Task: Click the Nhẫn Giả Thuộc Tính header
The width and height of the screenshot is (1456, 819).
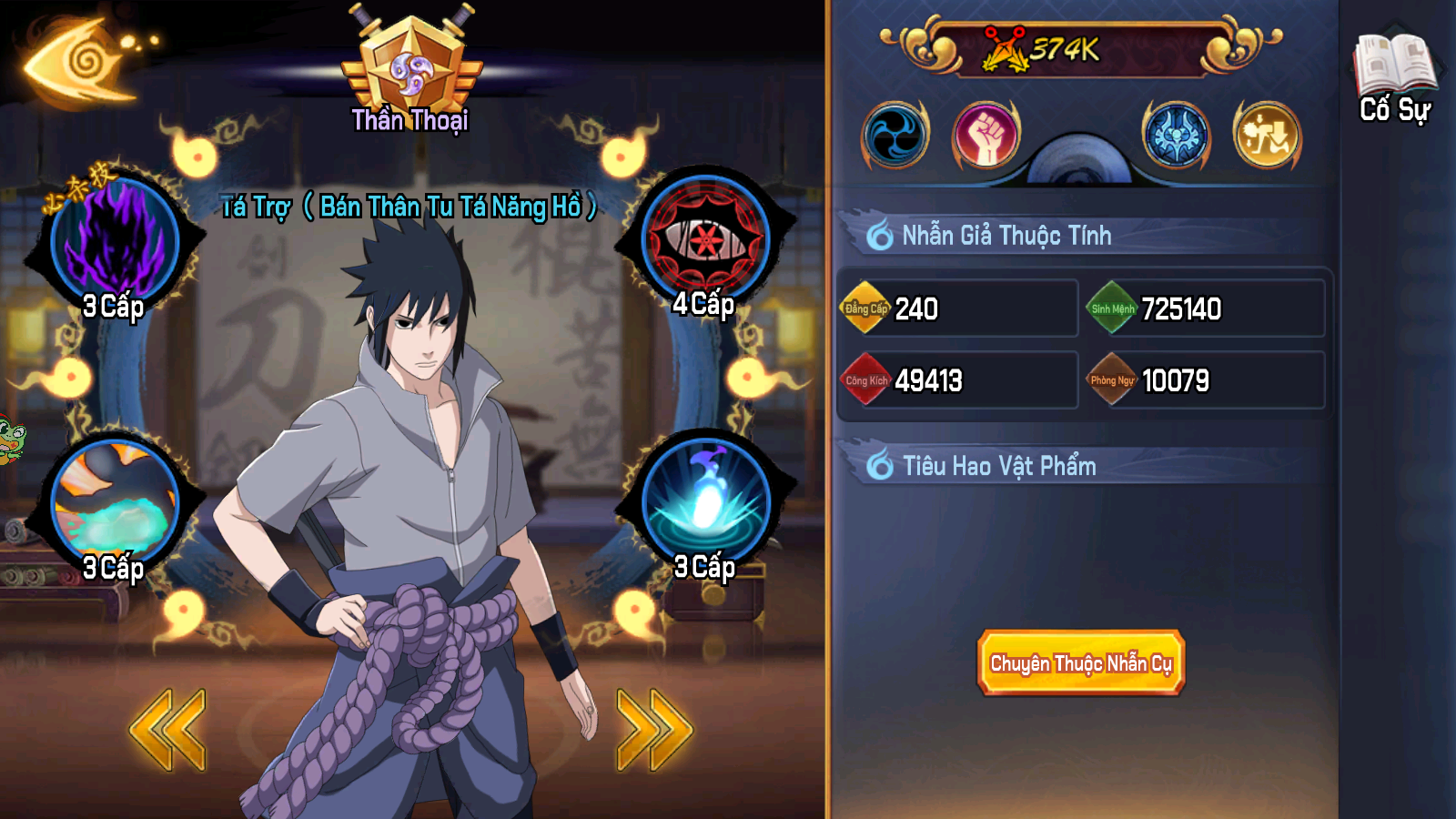Action: tap(1003, 235)
